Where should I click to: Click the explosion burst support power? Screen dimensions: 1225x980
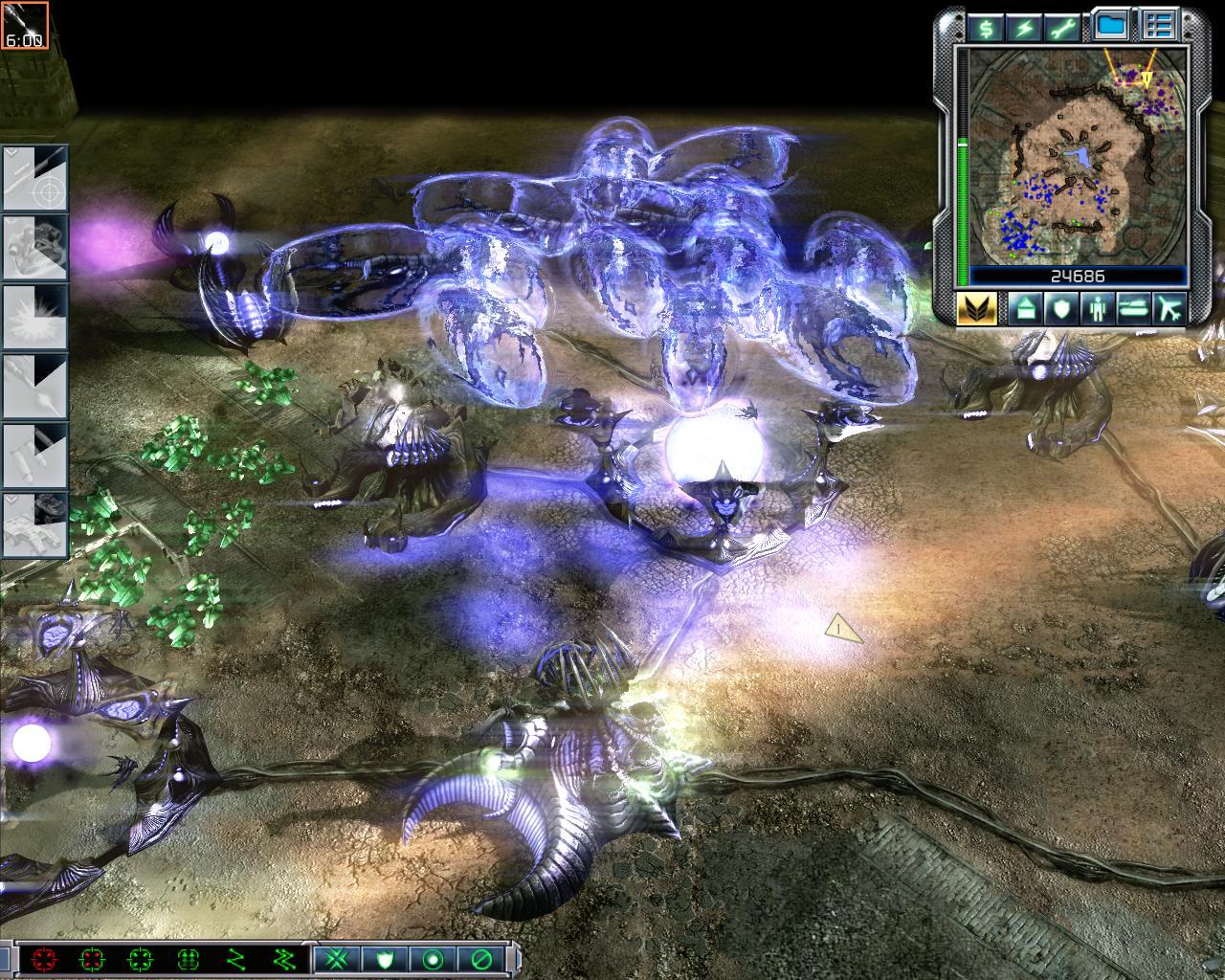34,318
